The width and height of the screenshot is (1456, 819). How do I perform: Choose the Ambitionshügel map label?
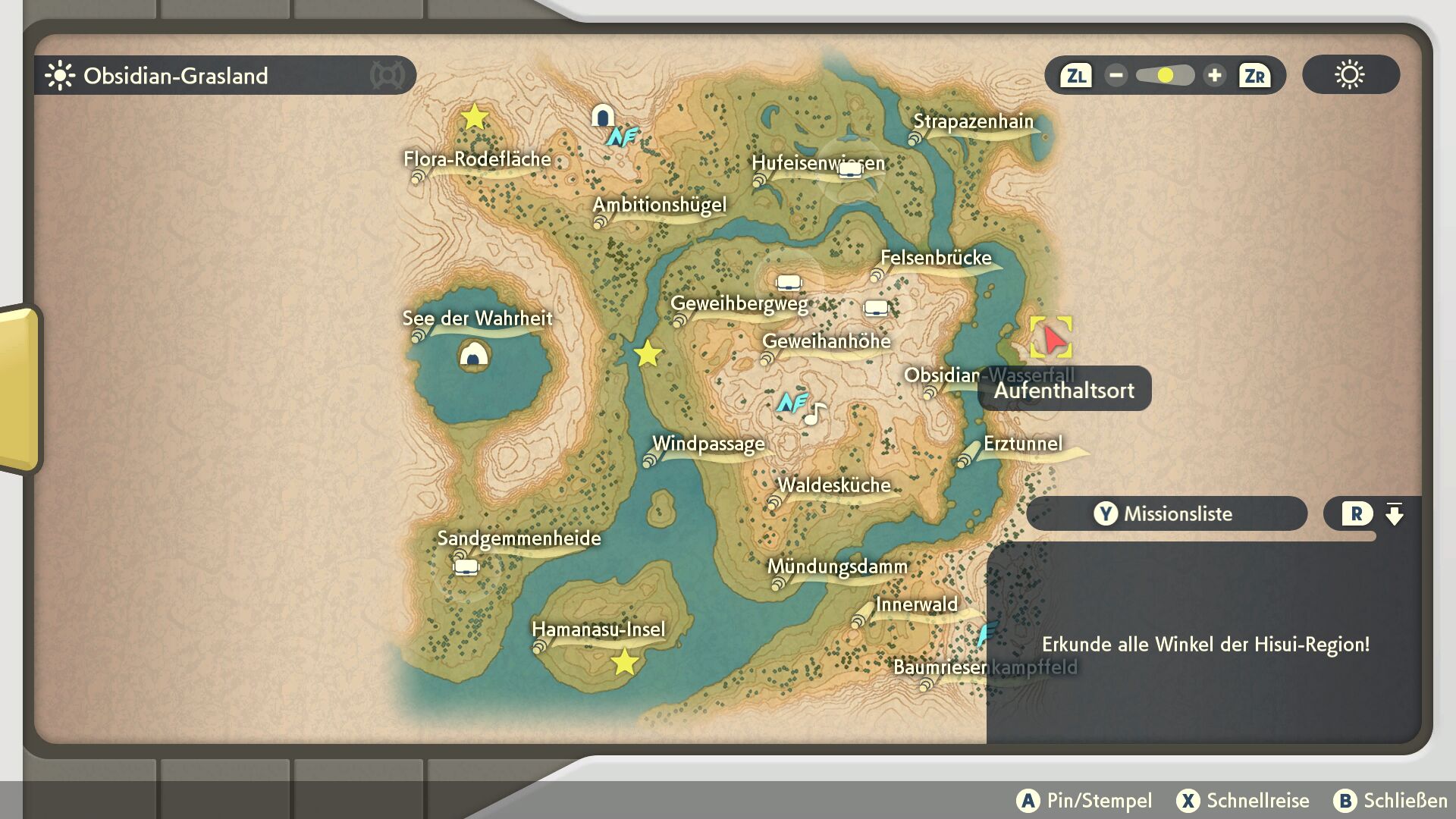pos(659,206)
